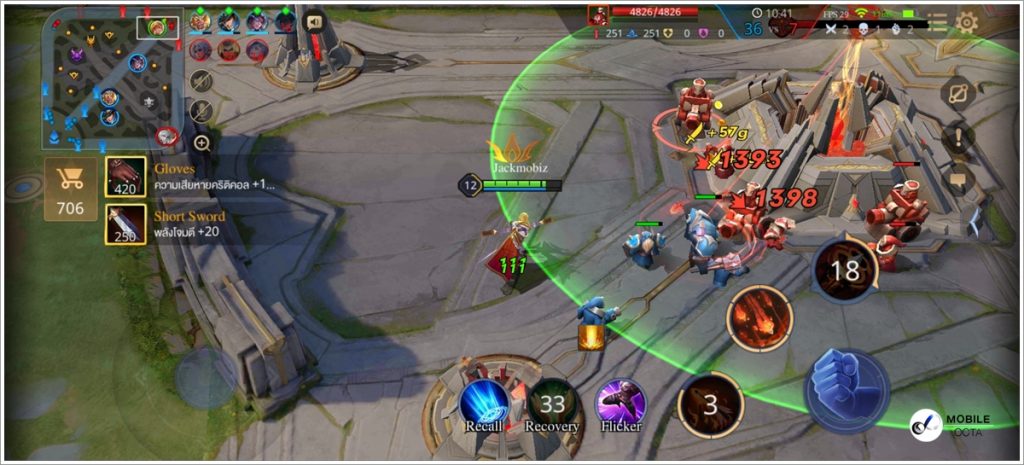Screen dimensions: 1024x465
Task: Click the hero portrait beside the health bar
Action: click(598, 13)
